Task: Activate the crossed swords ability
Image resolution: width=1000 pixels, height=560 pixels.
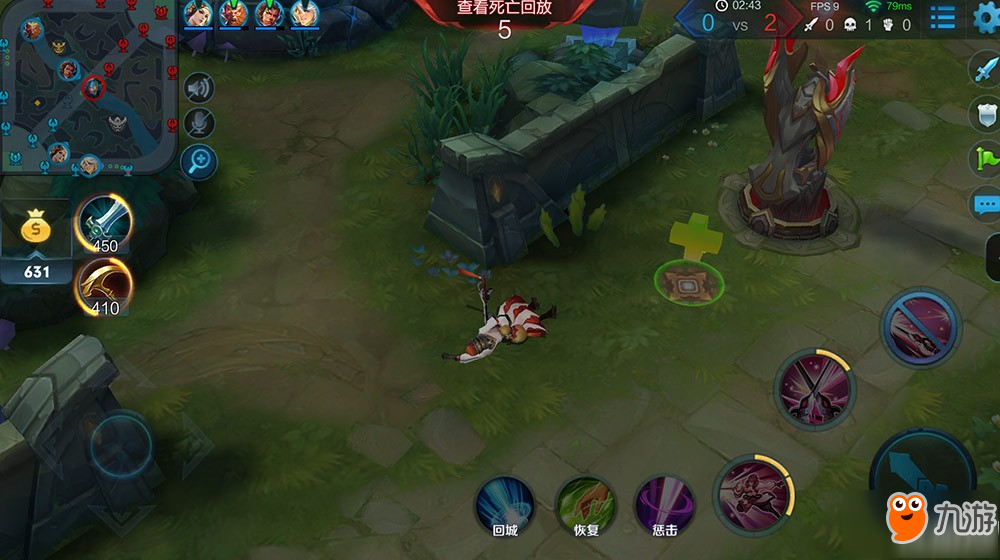Action: (x=814, y=389)
